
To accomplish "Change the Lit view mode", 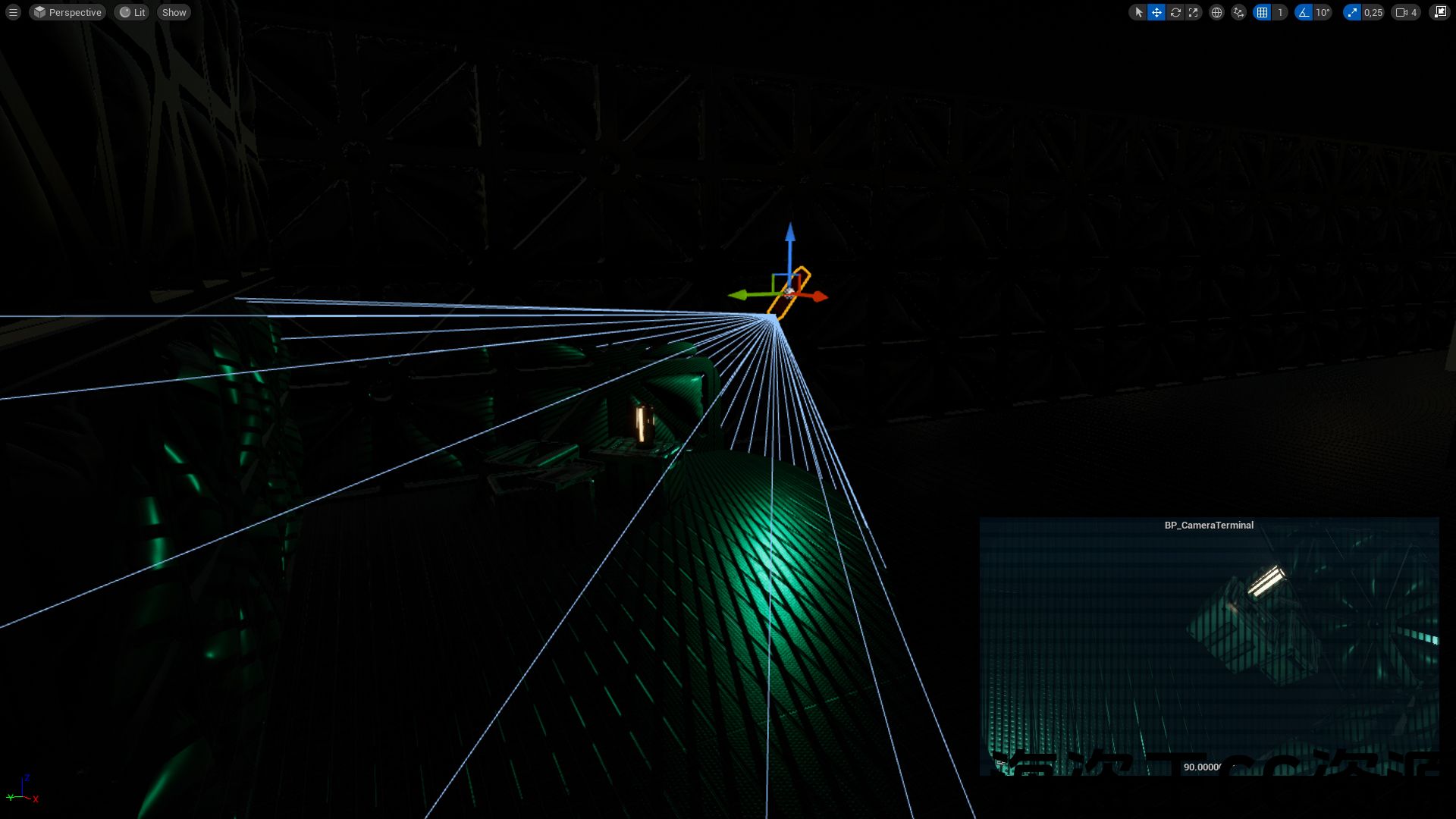I will (132, 12).
